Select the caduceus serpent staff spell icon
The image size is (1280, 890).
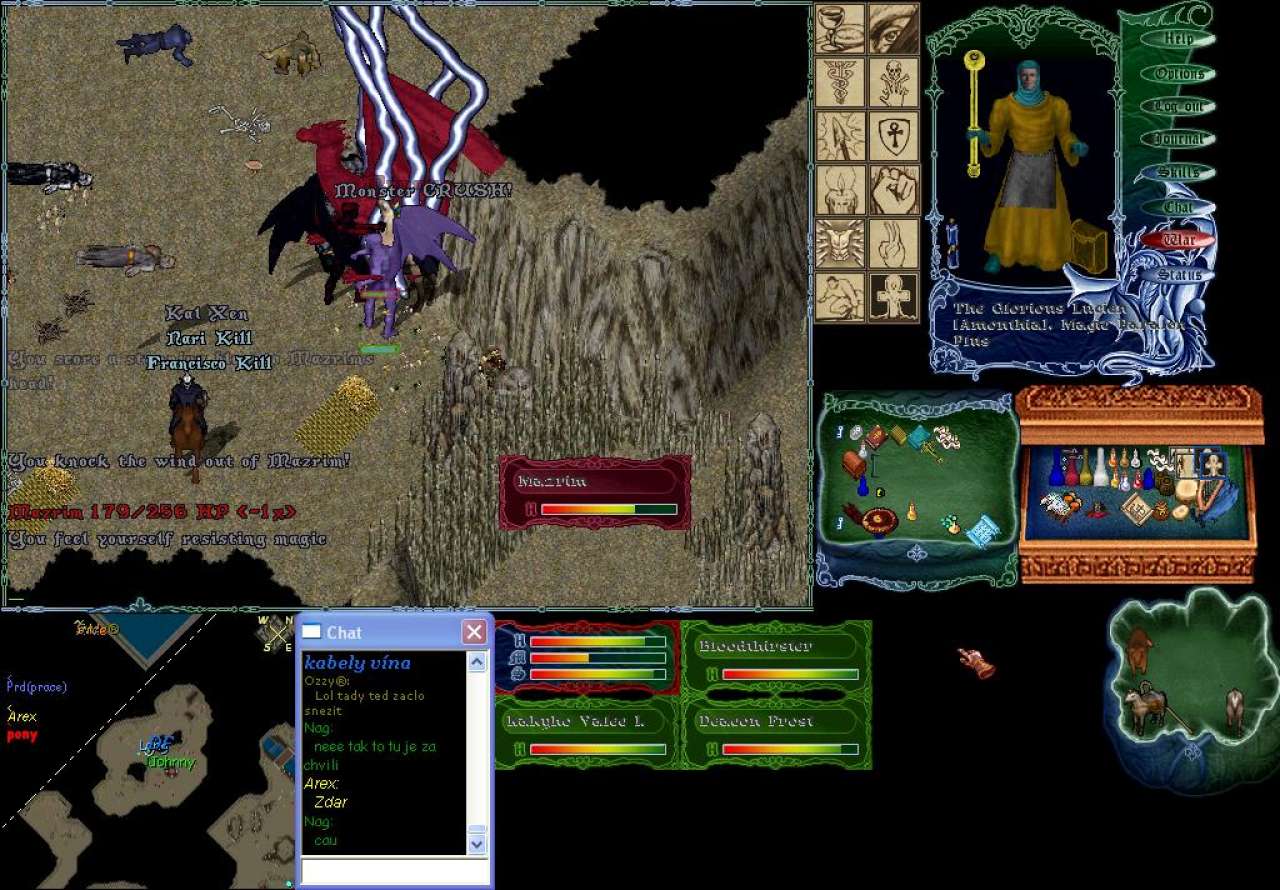(840, 82)
